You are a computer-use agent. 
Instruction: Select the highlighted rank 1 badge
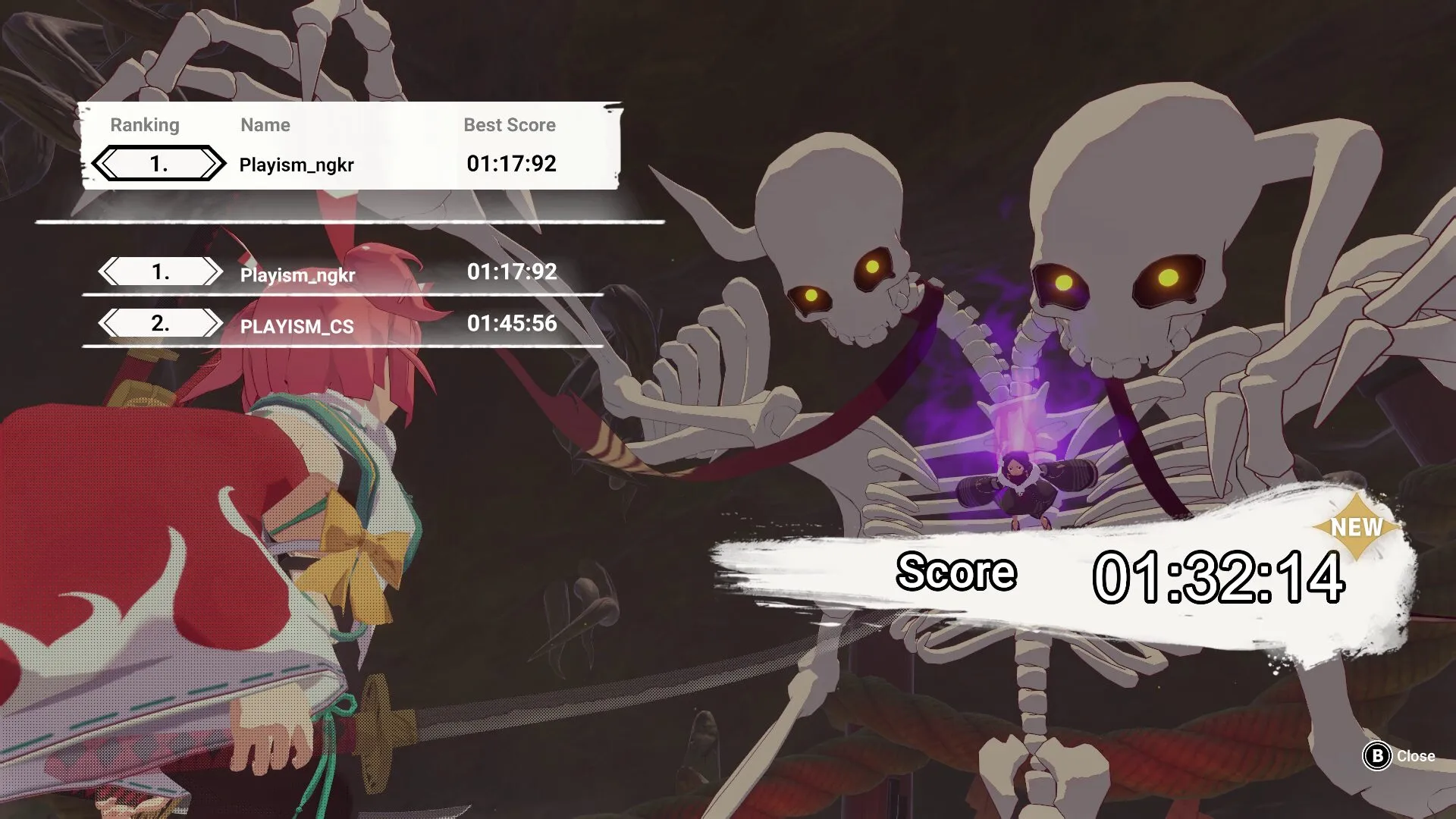tap(157, 162)
